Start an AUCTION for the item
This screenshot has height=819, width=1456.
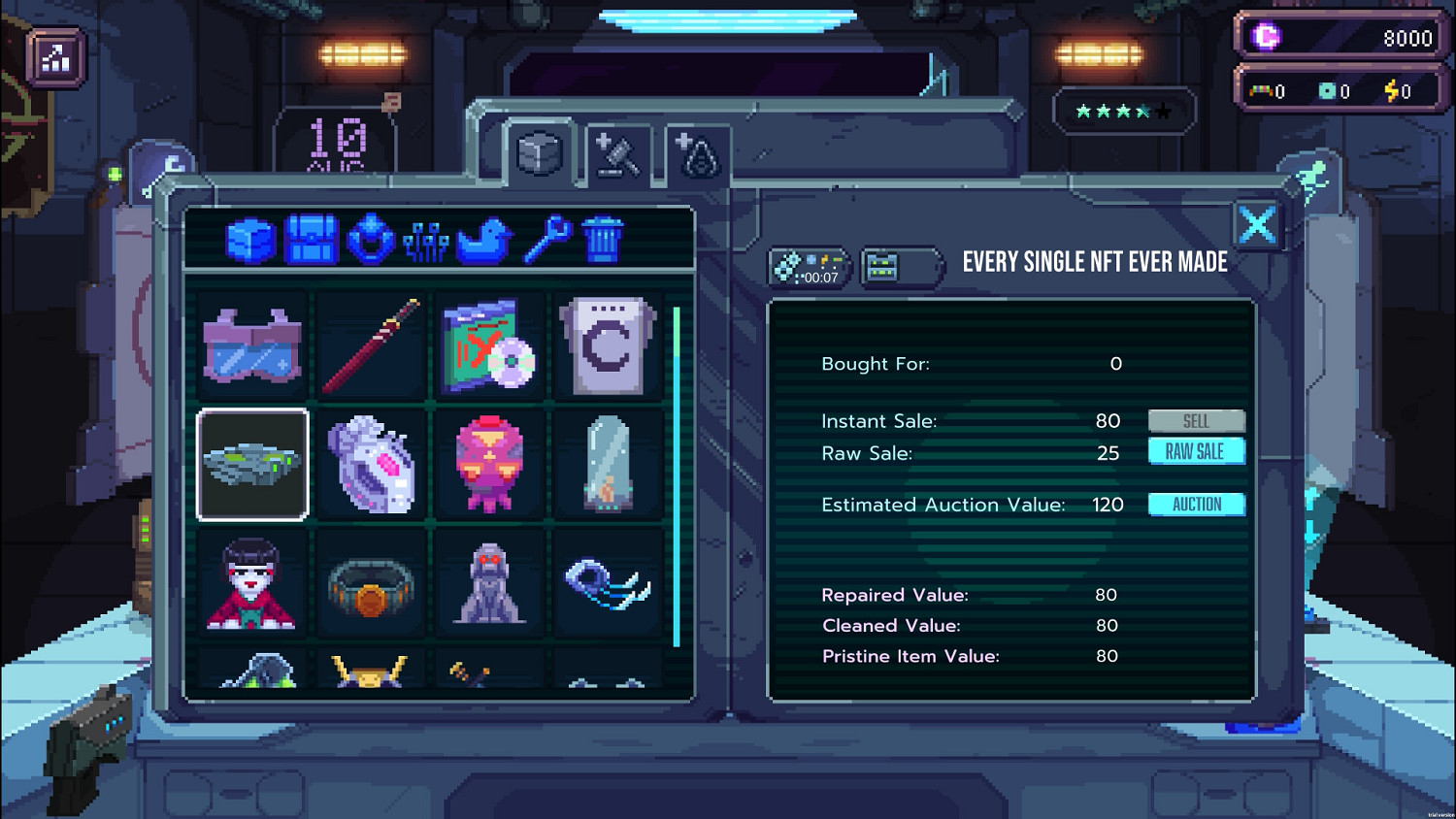[x=1197, y=504]
